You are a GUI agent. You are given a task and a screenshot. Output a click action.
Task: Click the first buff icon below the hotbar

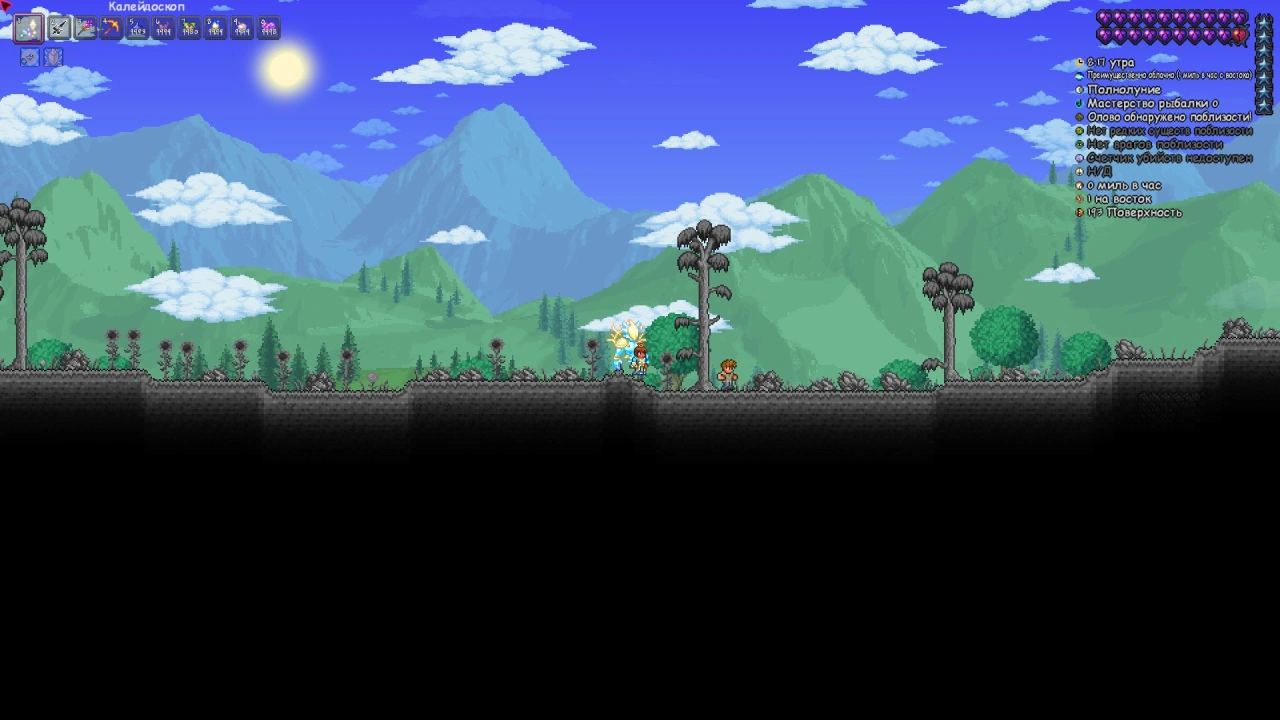click(29, 58)
